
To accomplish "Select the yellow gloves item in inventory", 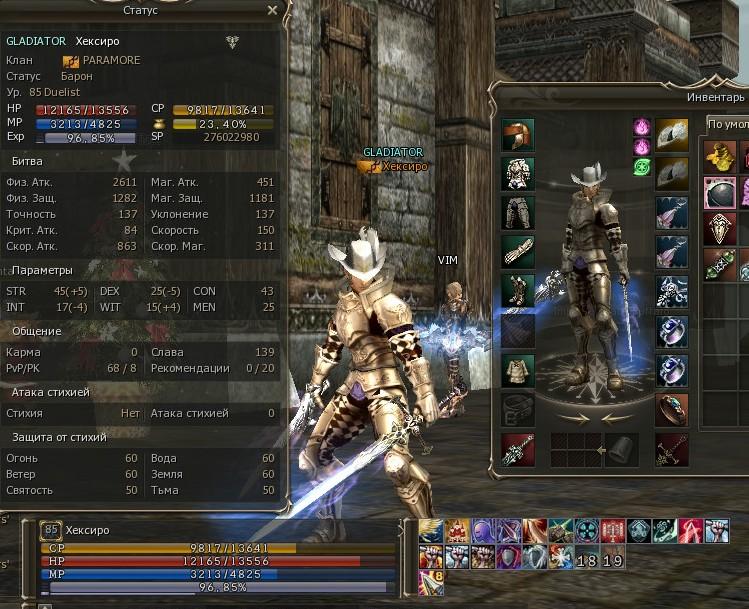I will 719,155.
